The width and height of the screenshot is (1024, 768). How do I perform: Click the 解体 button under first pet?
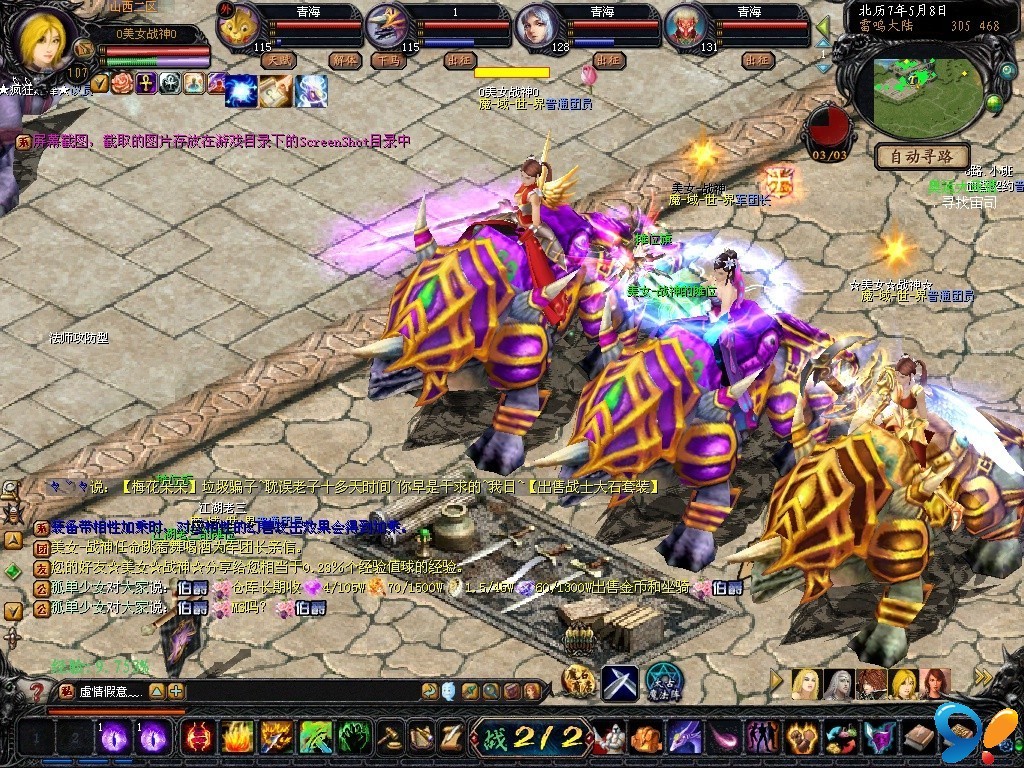[343, 60]
